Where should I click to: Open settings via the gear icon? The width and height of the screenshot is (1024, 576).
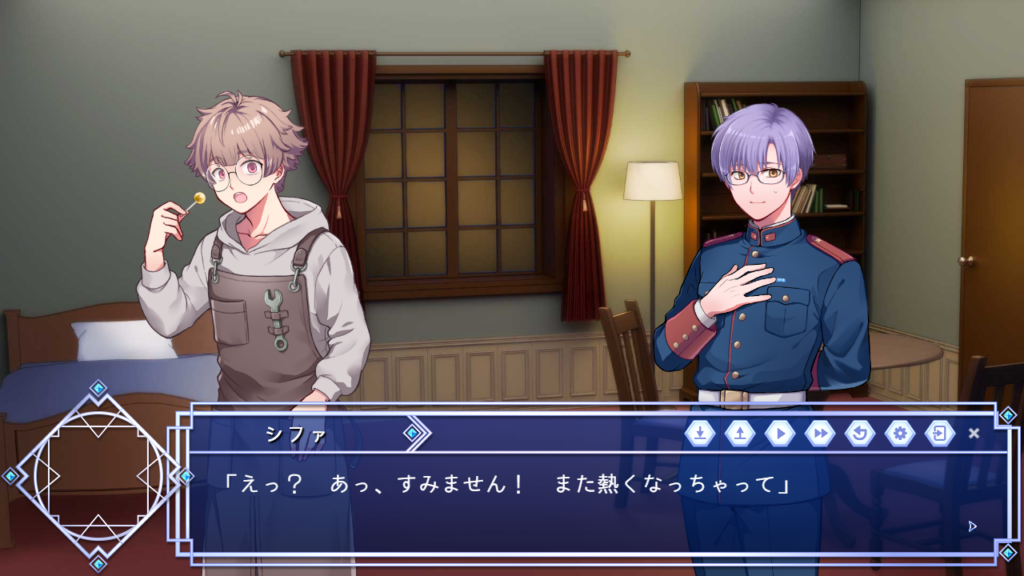coord(899,433)
